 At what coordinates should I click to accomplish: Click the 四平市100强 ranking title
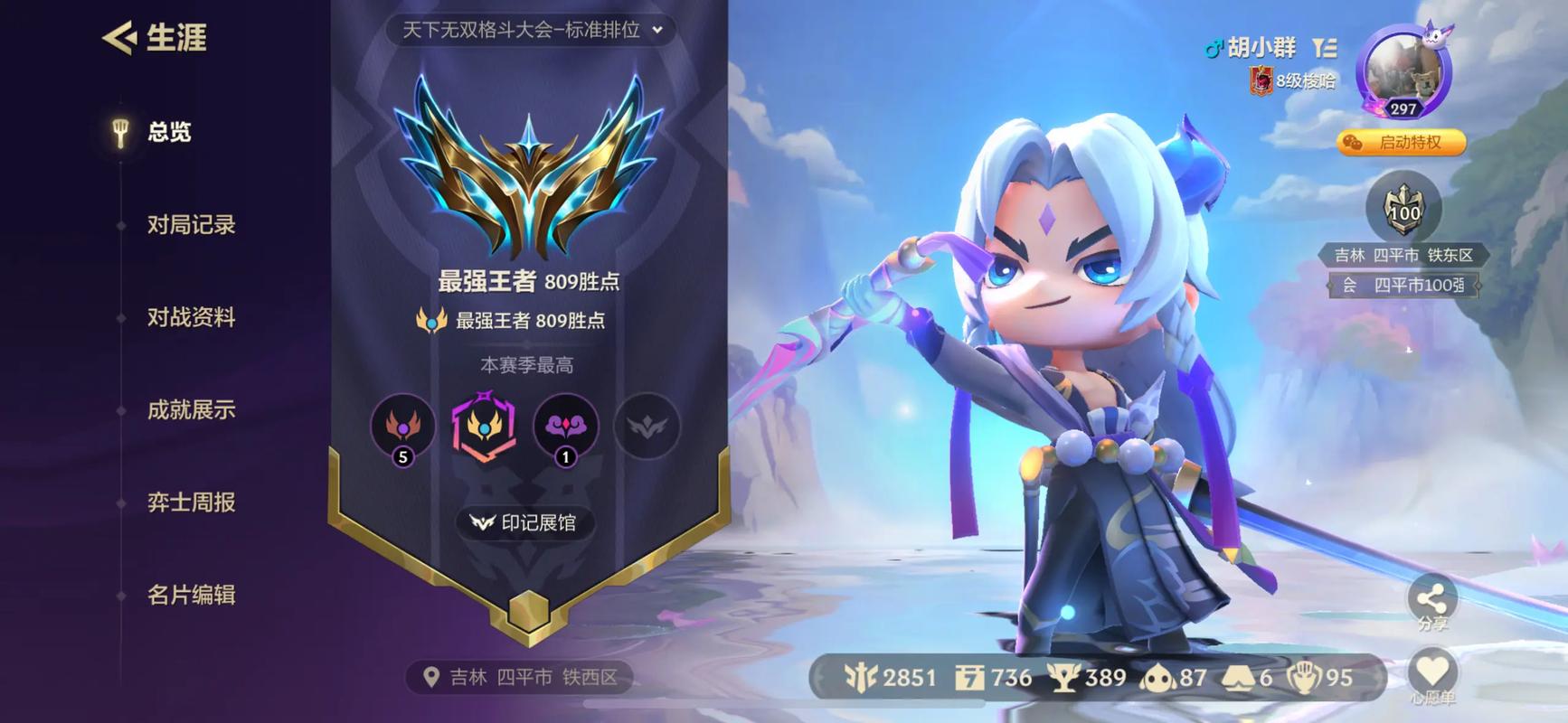coord(1418,286)
